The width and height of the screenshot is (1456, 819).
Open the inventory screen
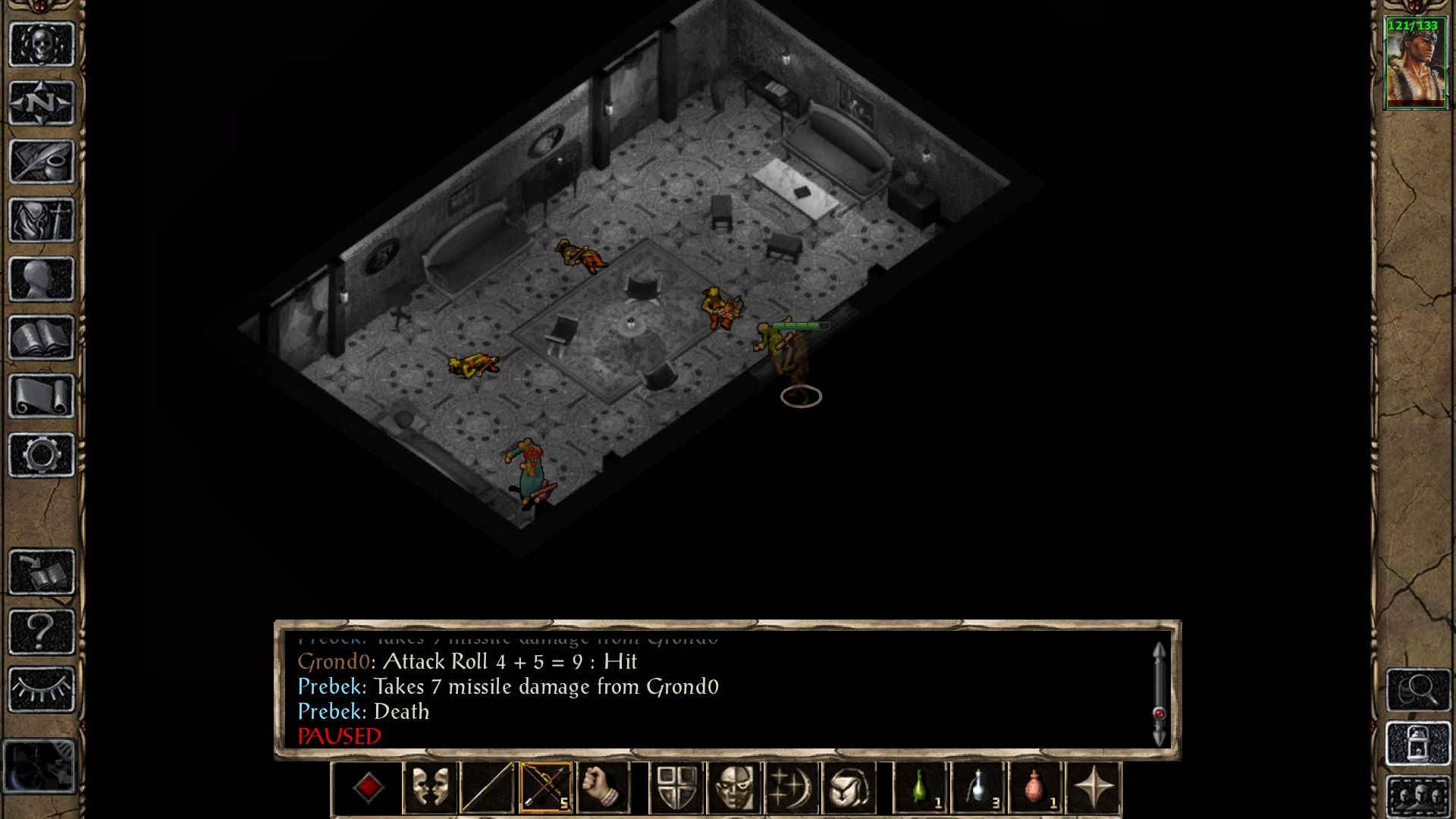[42, 220]
